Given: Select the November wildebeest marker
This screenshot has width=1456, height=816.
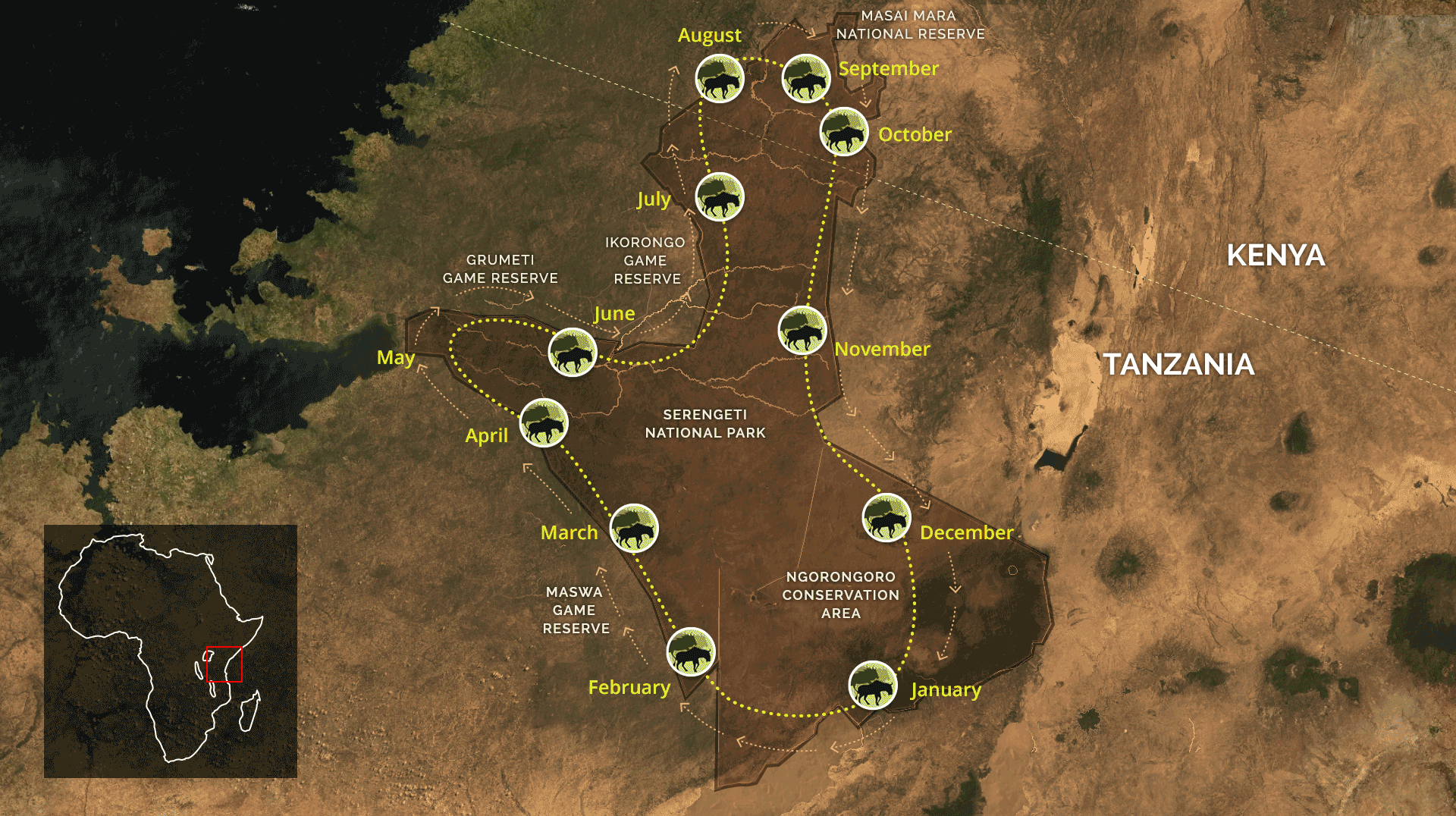Looking at the screenshot, I should point(802,331).
